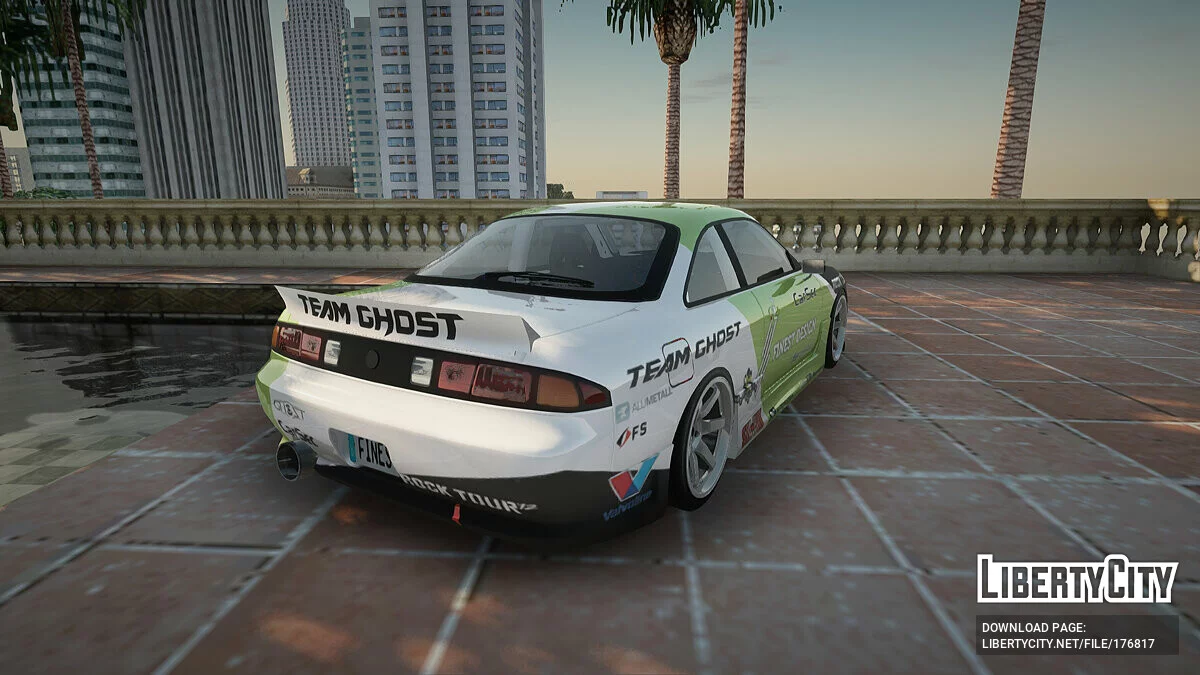This screenshot has width=1200, height=675.
Task: Open the libertycity.net download page link
Action: (x=1068, y=643)
